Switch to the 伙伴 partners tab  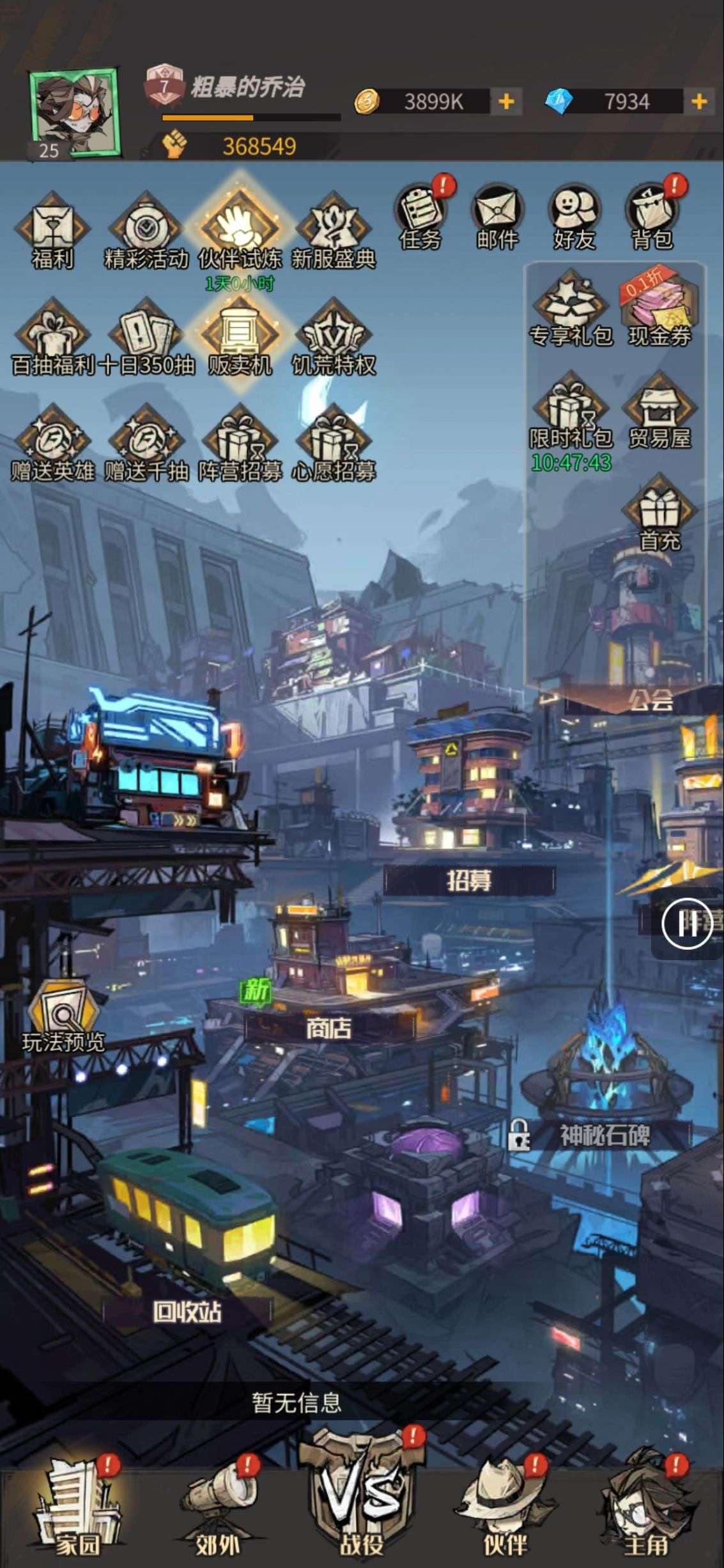(505, 1518)
